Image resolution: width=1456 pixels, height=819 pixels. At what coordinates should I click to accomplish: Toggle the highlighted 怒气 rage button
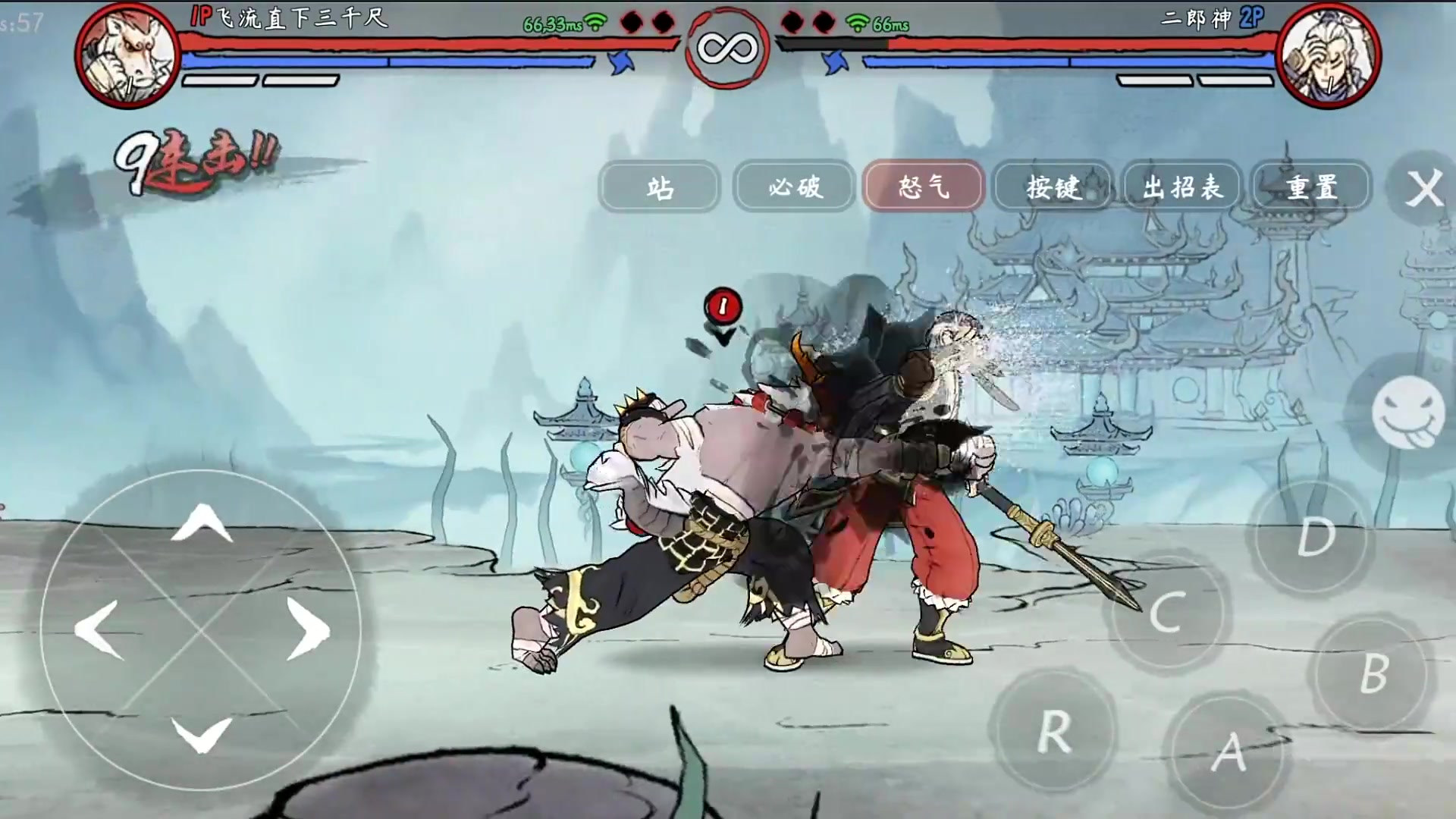click(x=924, y=187)
